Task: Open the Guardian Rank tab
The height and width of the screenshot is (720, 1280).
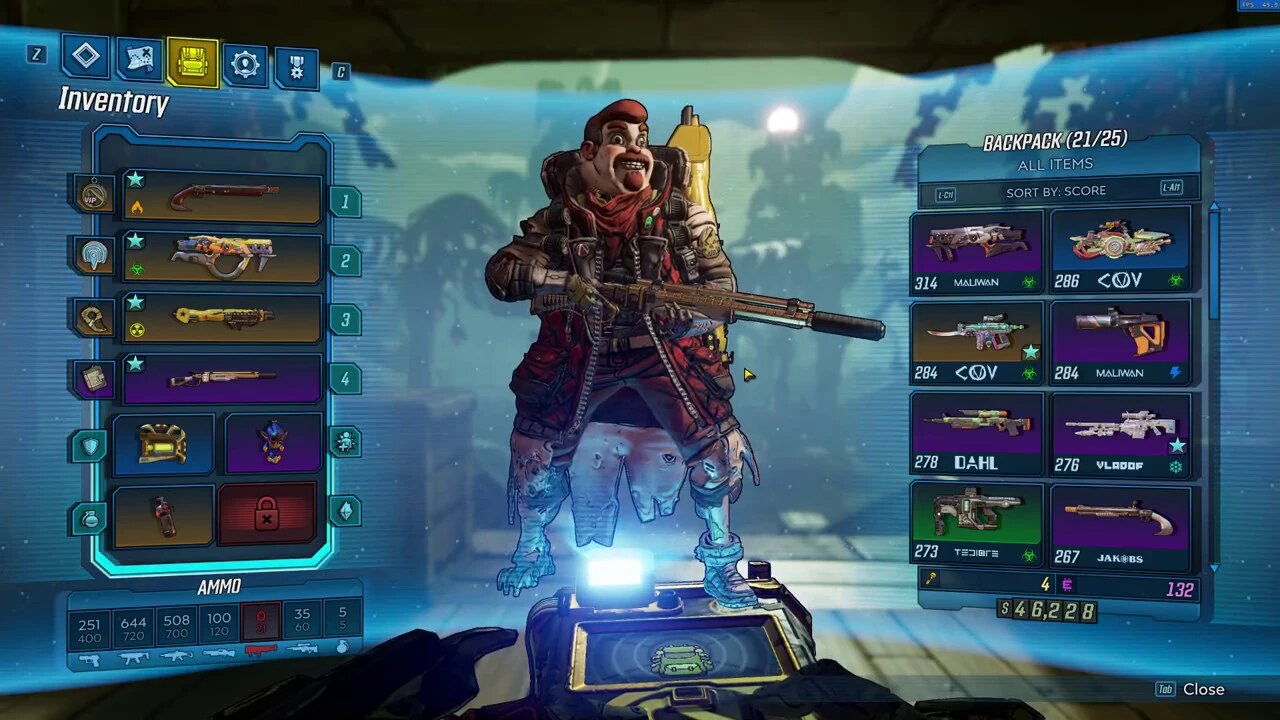Action: (x=296, y=68)
